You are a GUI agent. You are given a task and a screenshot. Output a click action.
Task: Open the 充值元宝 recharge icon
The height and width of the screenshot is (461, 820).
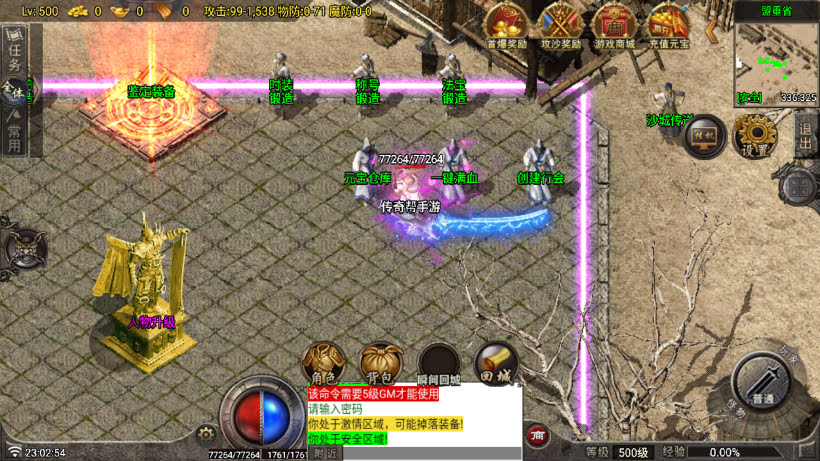coord(667,25)
